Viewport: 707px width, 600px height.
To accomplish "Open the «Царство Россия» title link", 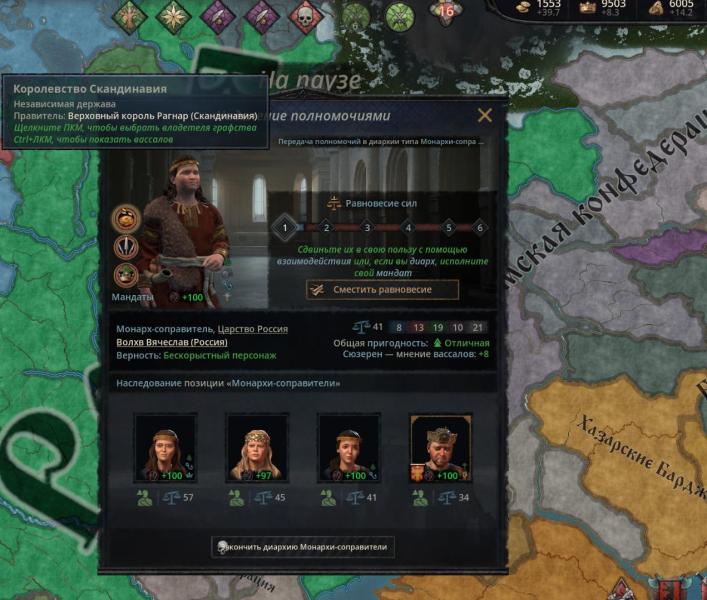I will (x=254, y=329).
